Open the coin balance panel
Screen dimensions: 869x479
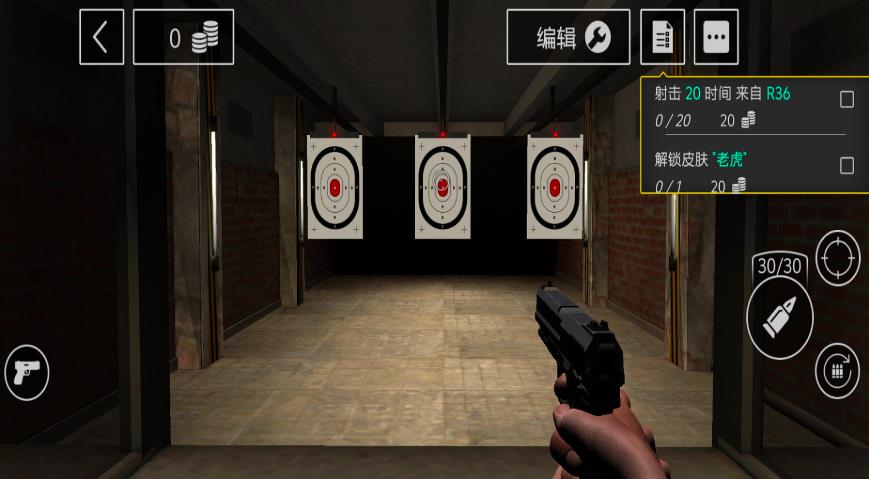coord(183,38)
